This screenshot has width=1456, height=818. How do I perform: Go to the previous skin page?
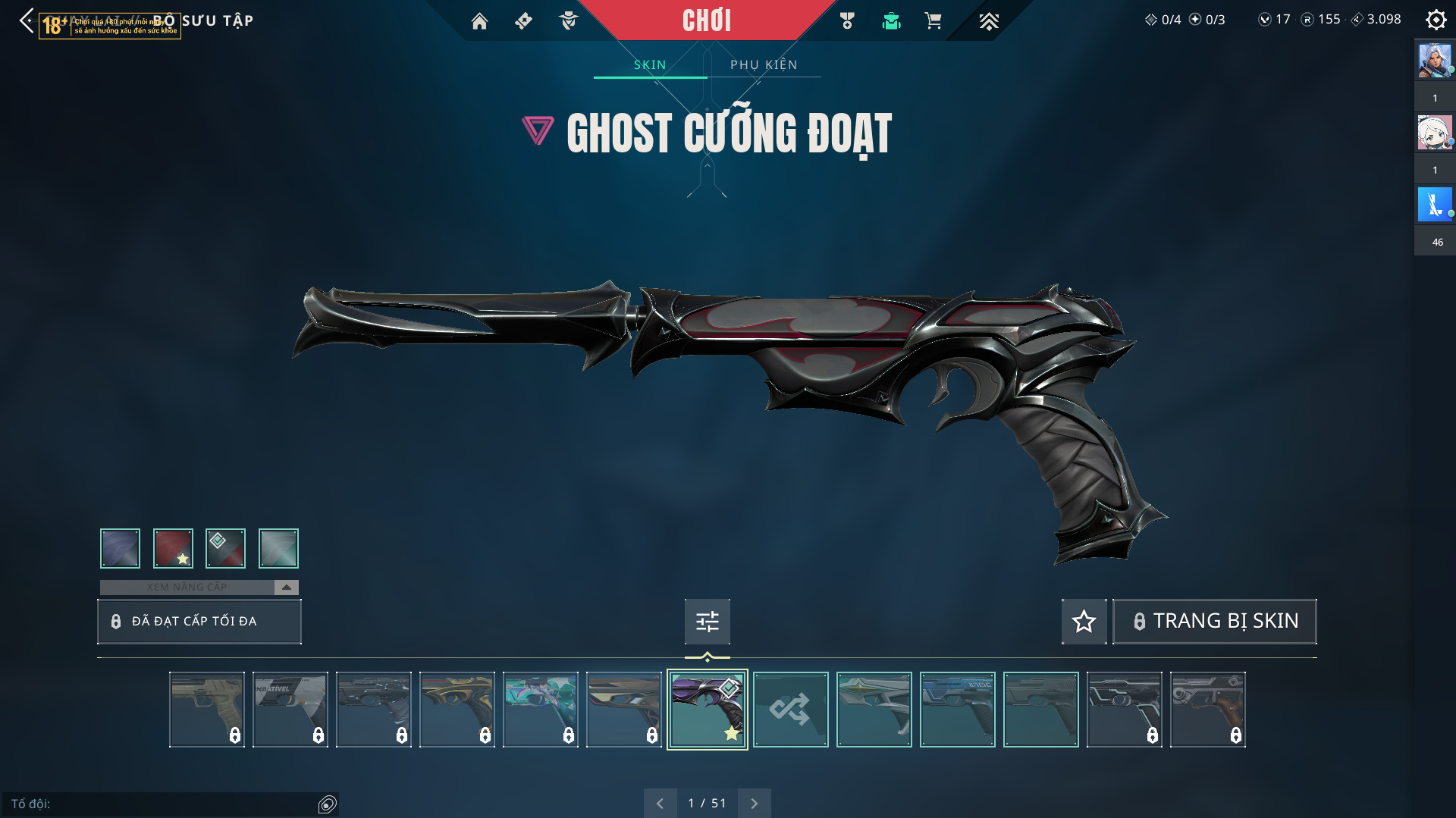660,804
